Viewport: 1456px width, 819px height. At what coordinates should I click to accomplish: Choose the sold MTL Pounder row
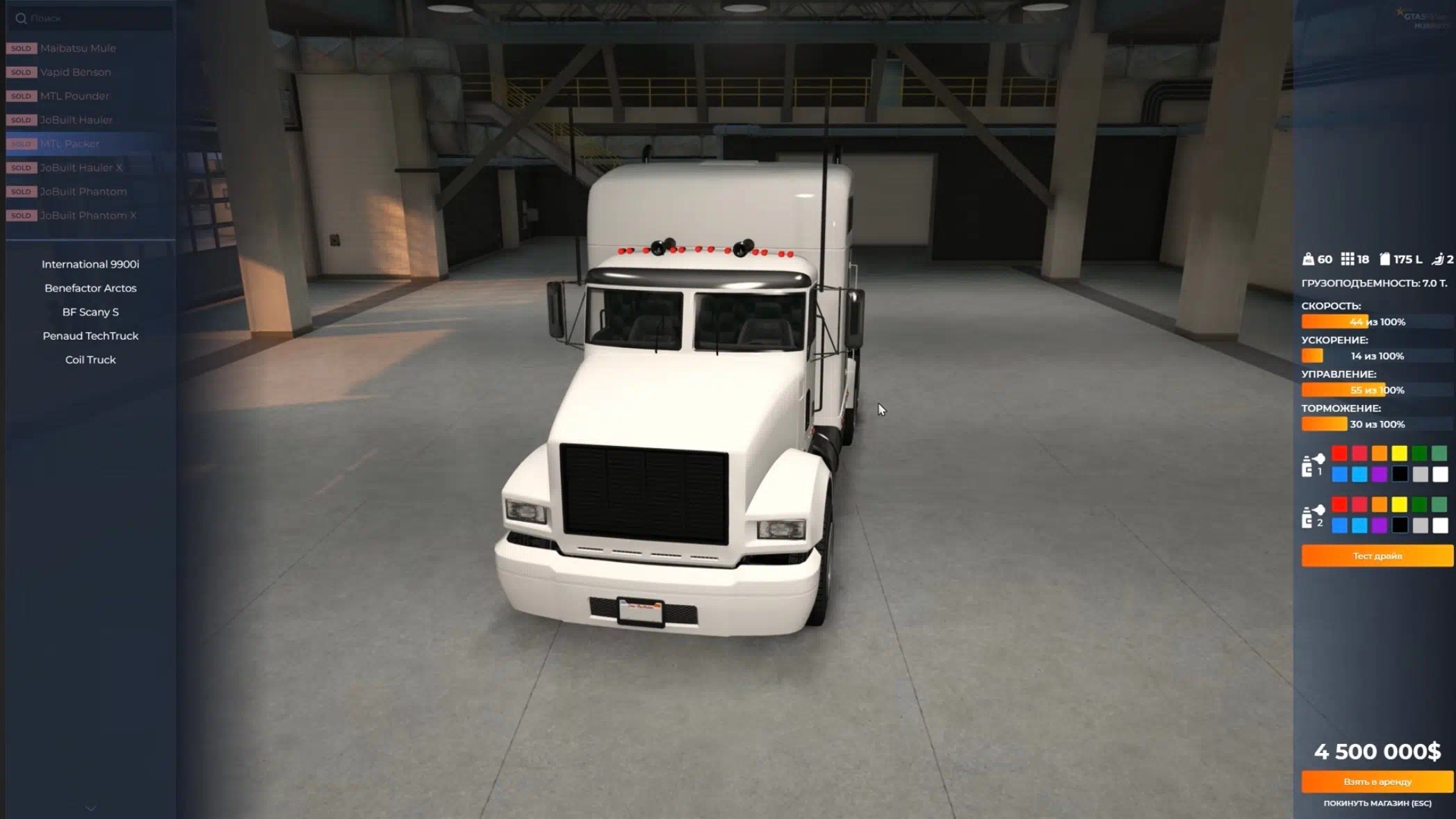click(x=74, y=96)
